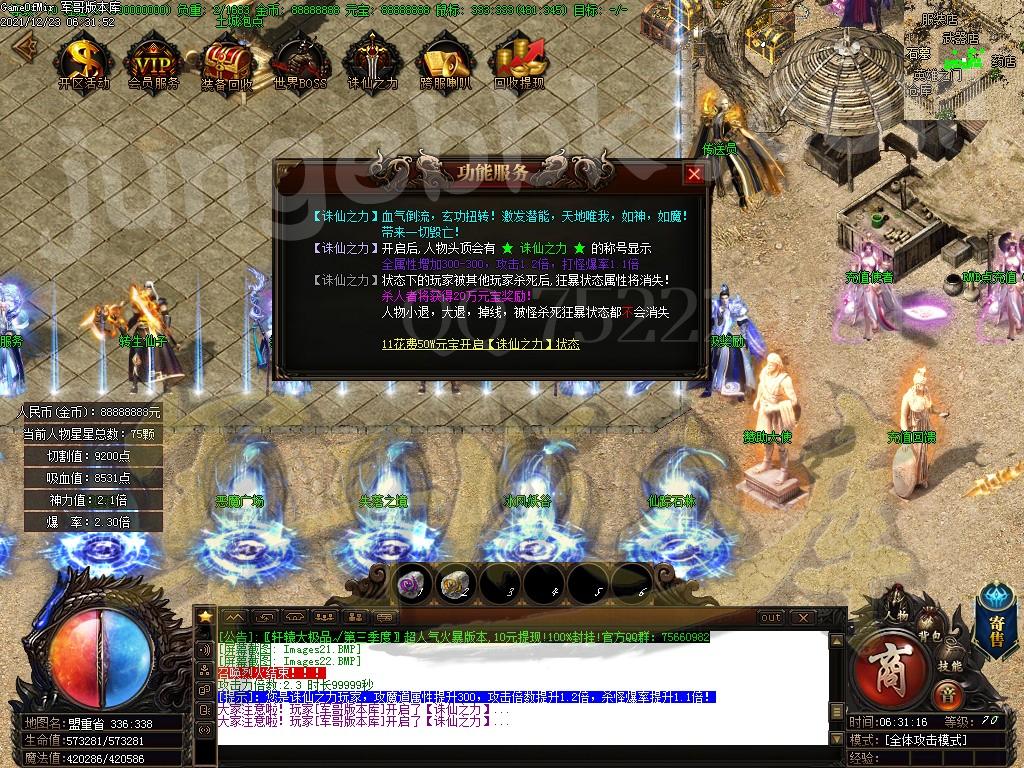1024x768 pixels.
Task: Use the item in hotbar slot 2
Action: point(456,584)
